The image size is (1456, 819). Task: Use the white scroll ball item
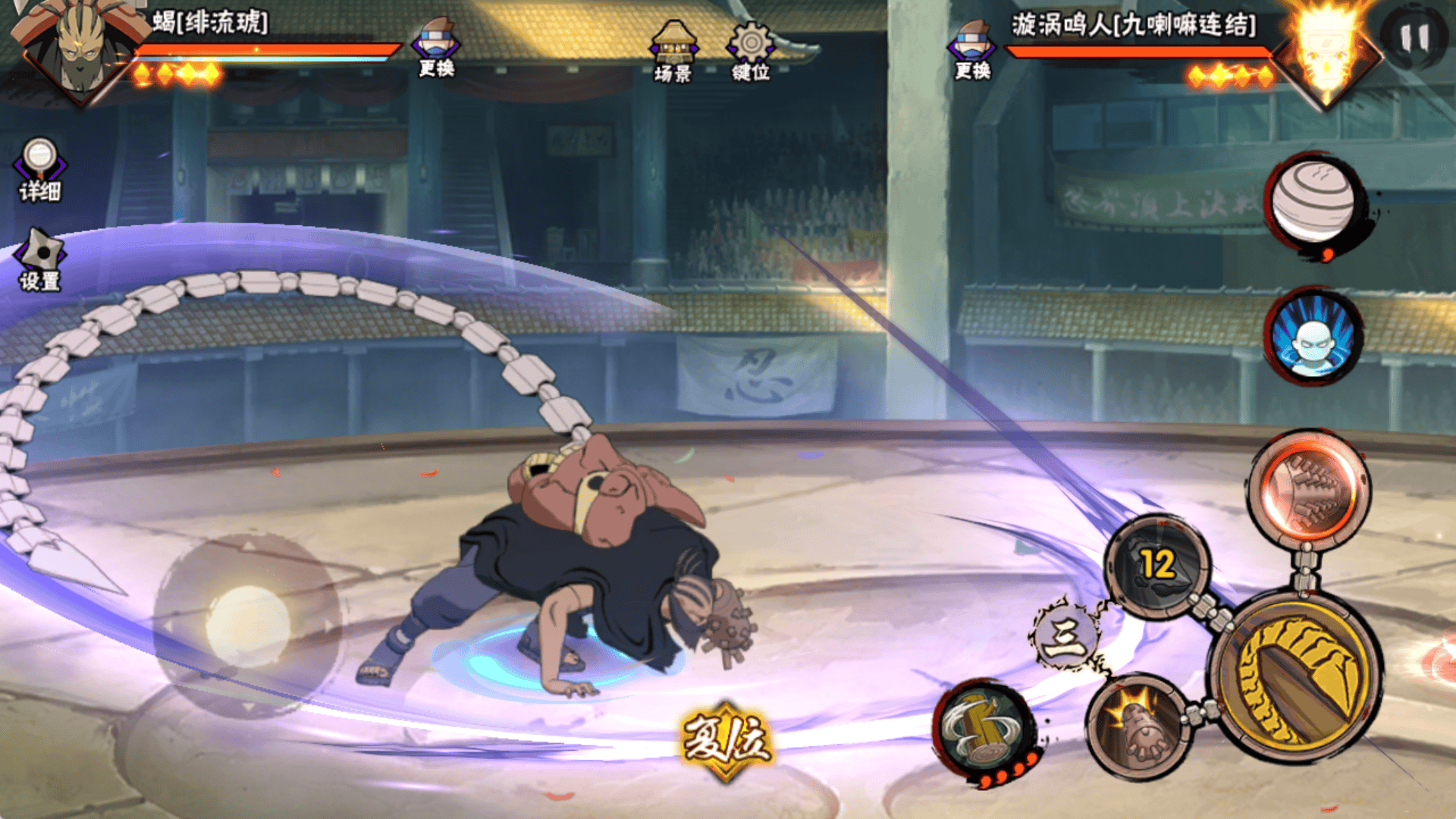pyautogui.click(x=1313, y=202)
